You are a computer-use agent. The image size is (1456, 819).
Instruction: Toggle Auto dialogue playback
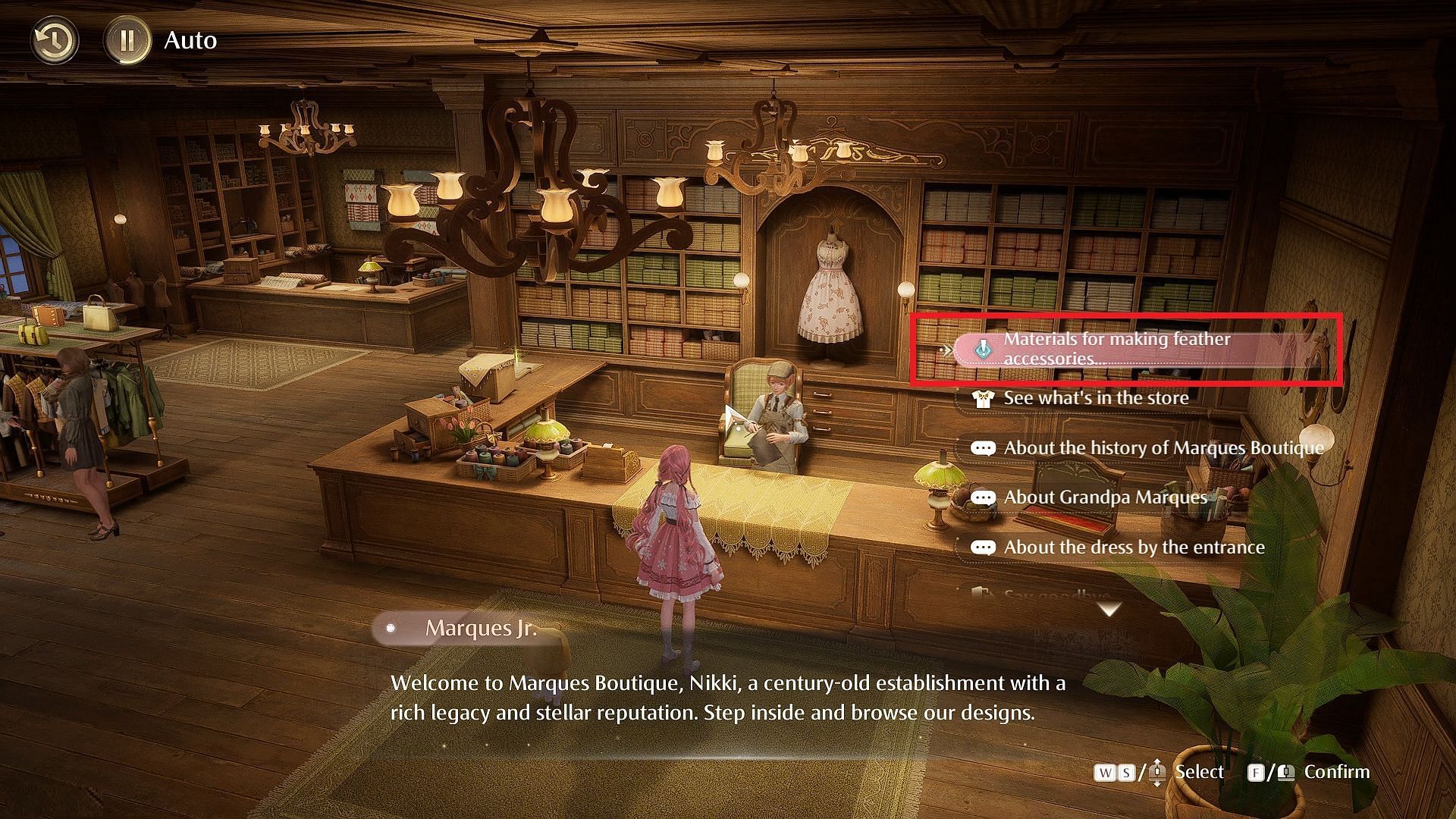(127, 40)
